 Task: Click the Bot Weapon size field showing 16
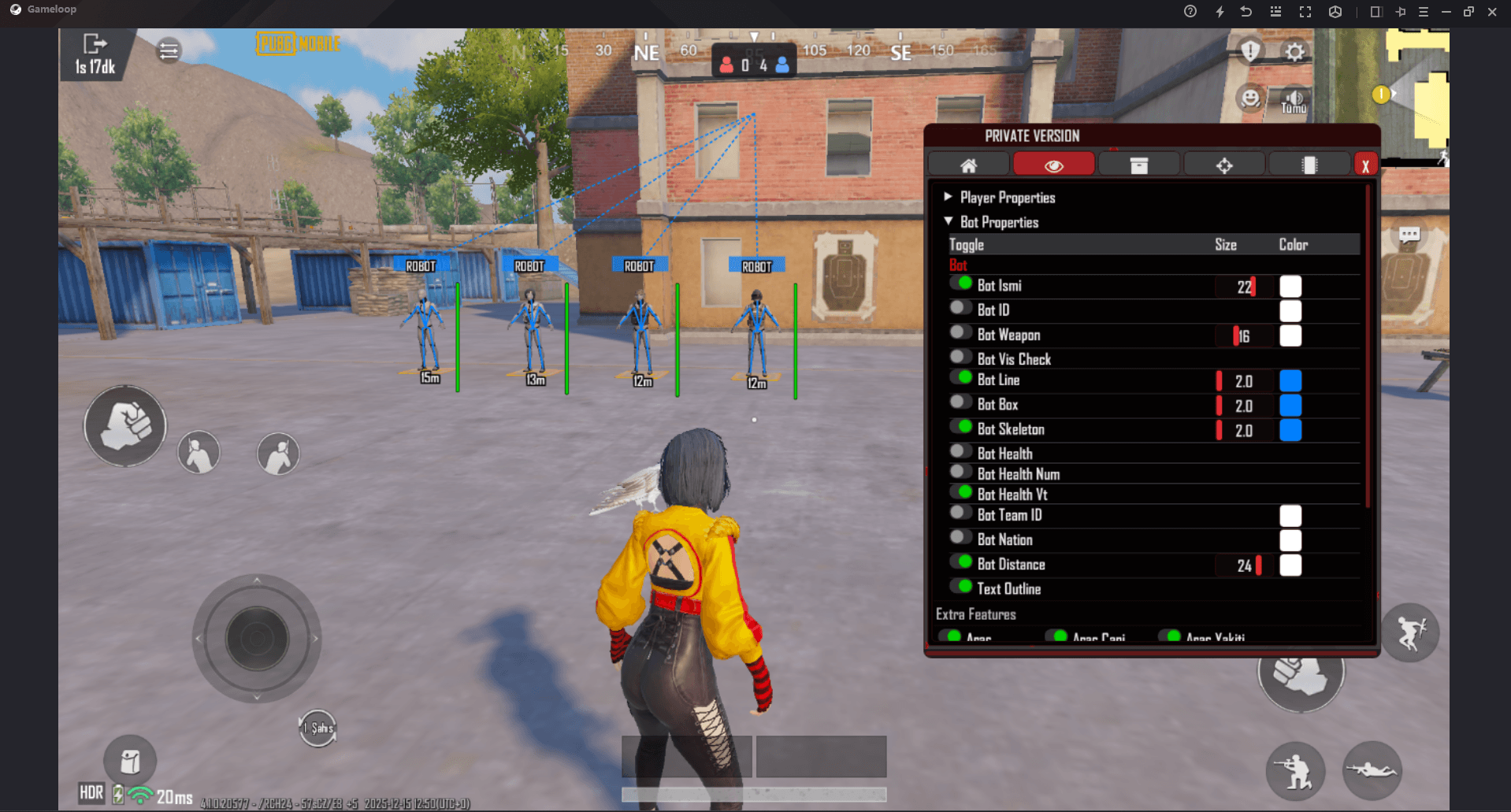1243,336
